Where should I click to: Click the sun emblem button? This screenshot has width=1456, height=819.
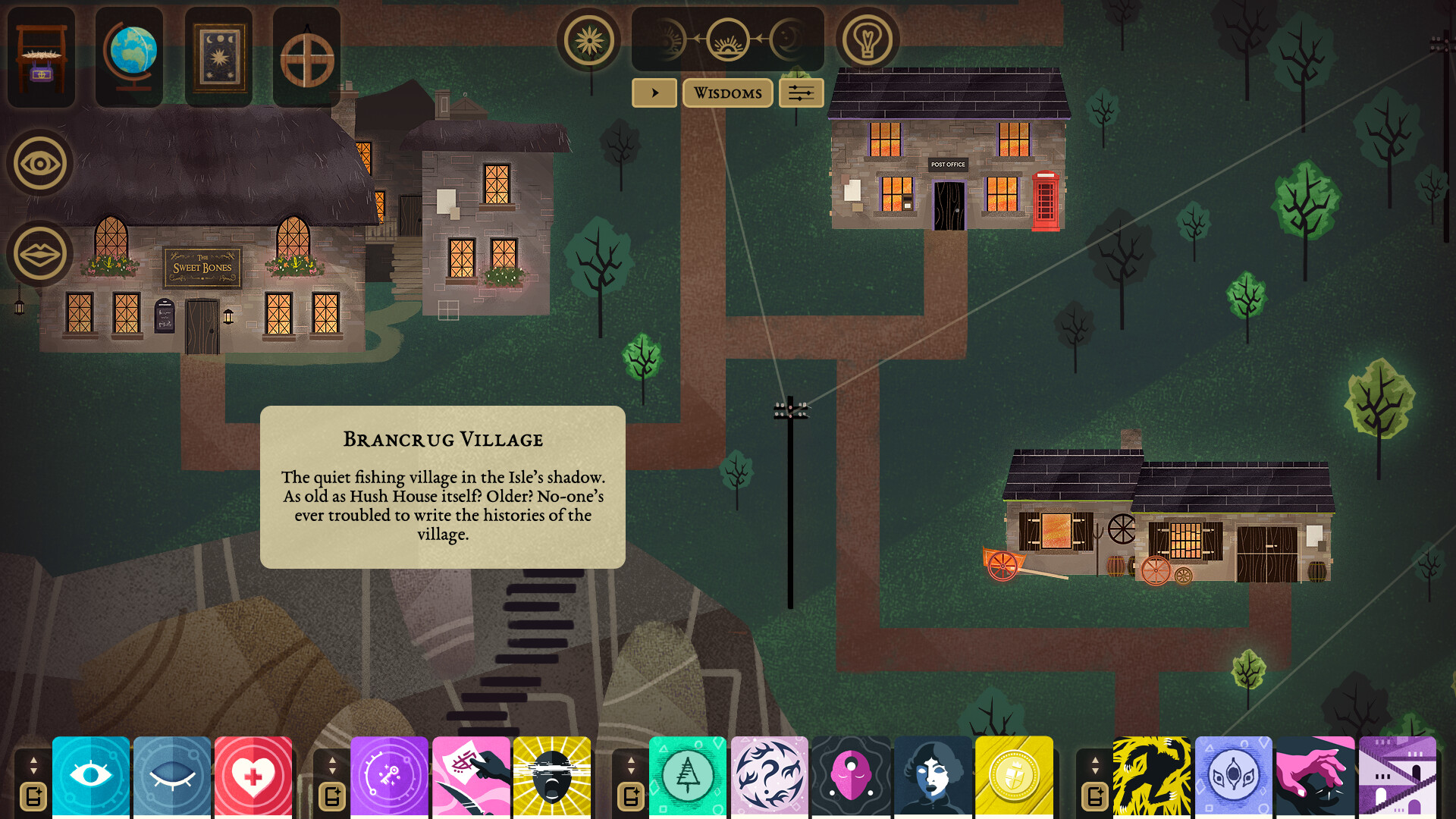tap(588, 40)
